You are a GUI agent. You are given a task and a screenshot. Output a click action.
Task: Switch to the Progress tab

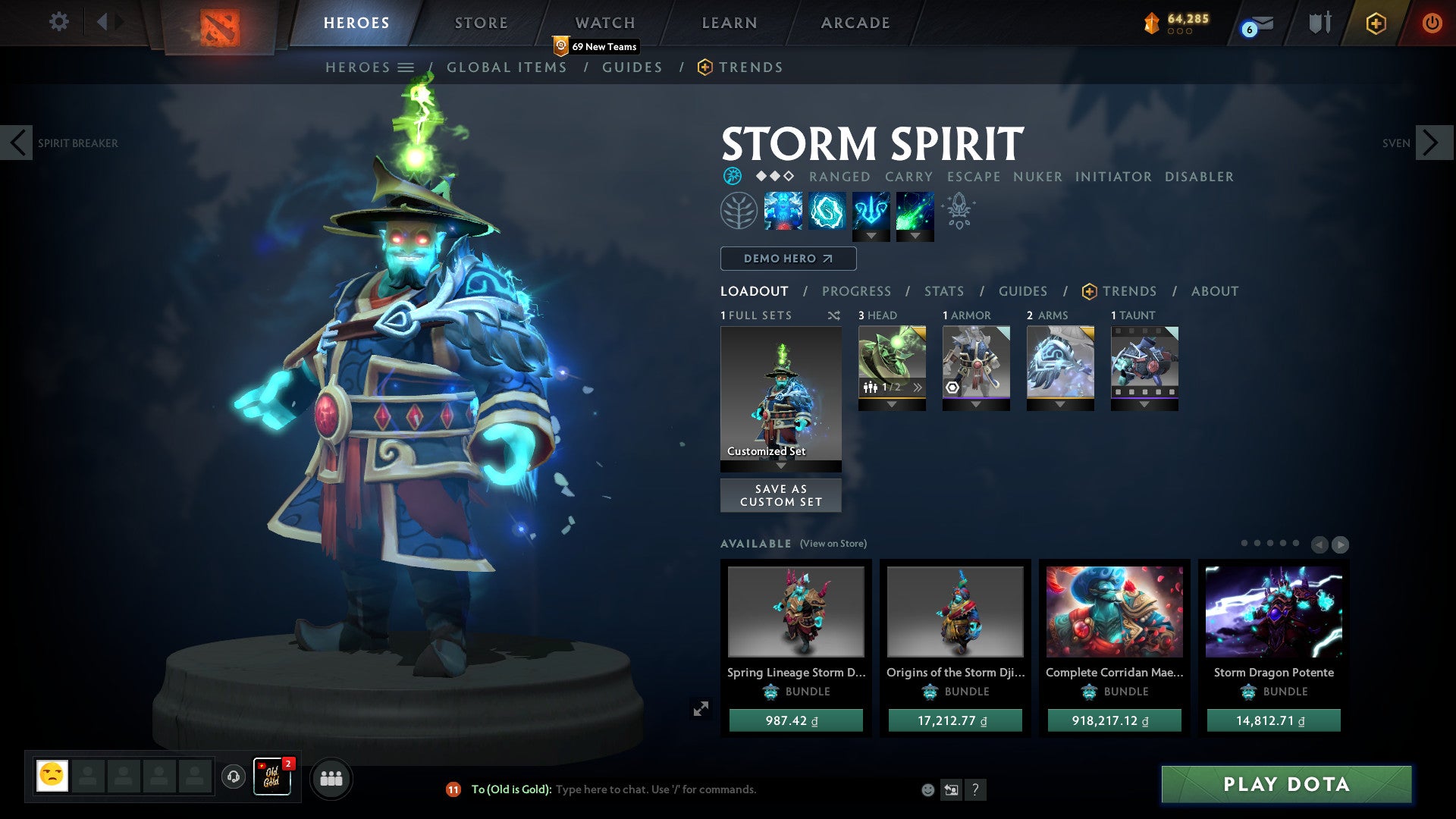(857, 291)
